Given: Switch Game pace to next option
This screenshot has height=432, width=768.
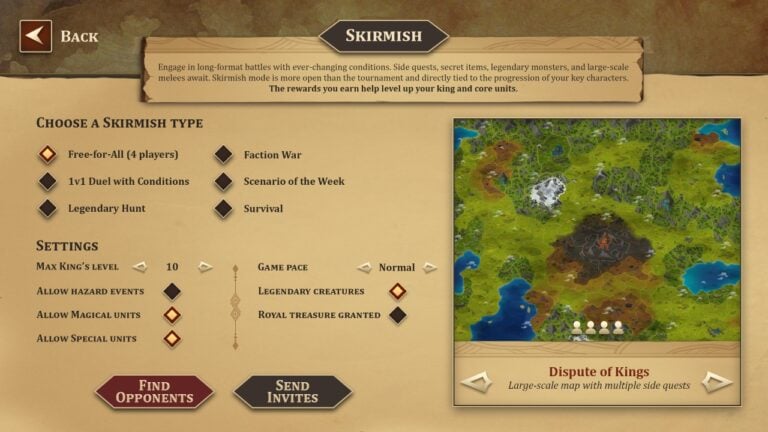Looking at the screenshot, I should pos(430,268).
